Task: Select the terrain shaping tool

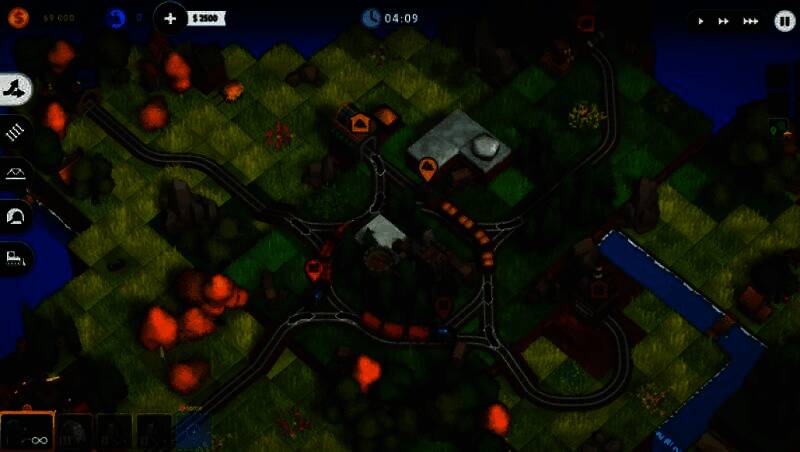Action: (17, 90)
